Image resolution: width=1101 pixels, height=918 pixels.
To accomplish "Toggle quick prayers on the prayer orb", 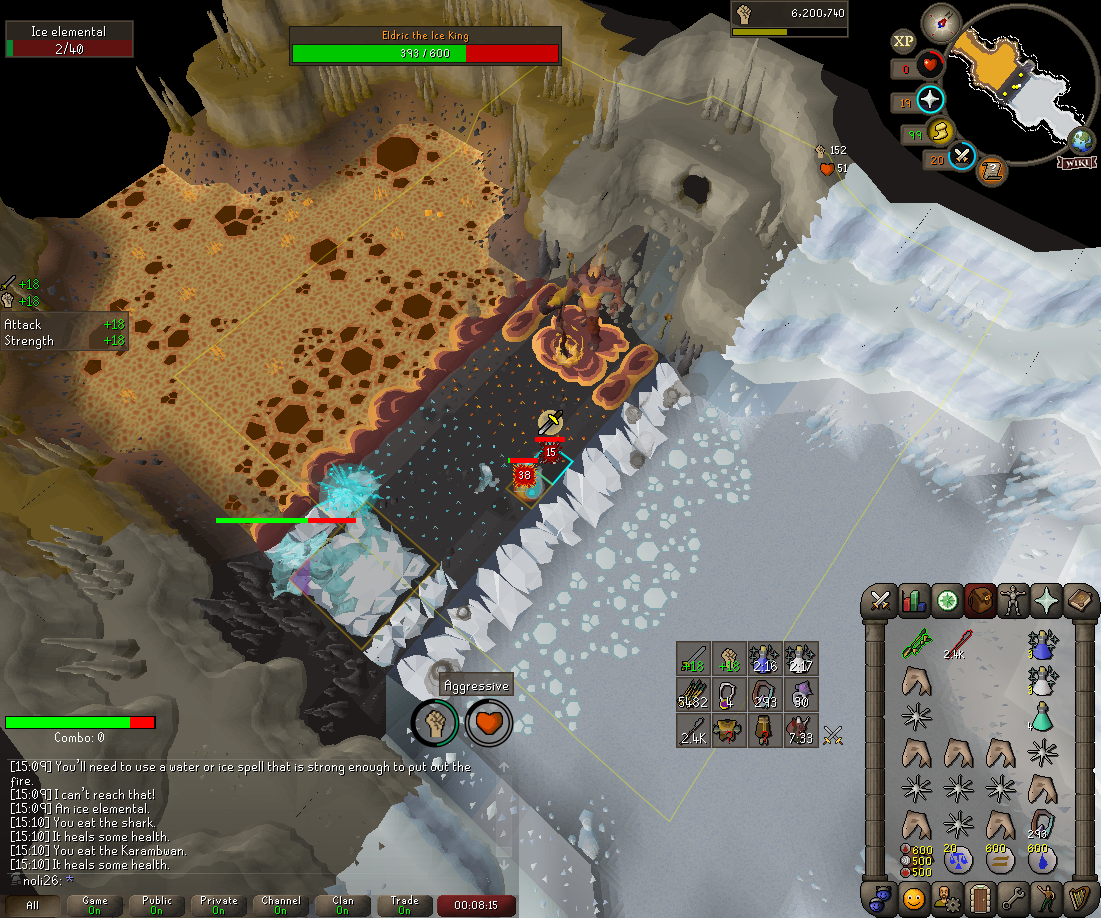I will [x=930, y=100].
